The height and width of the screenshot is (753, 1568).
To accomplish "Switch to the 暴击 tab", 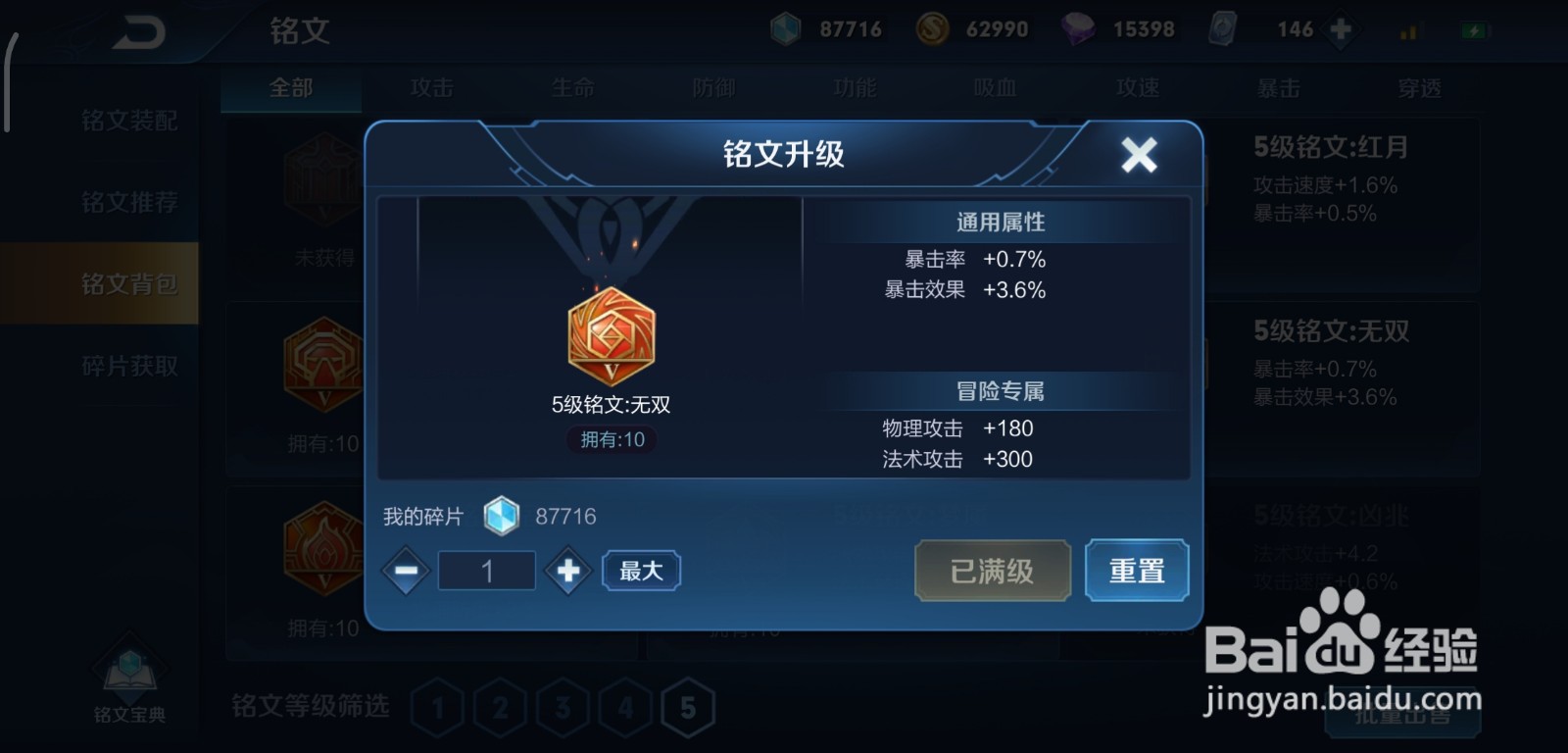I will pyautogui.click(x=1279, y=88).
